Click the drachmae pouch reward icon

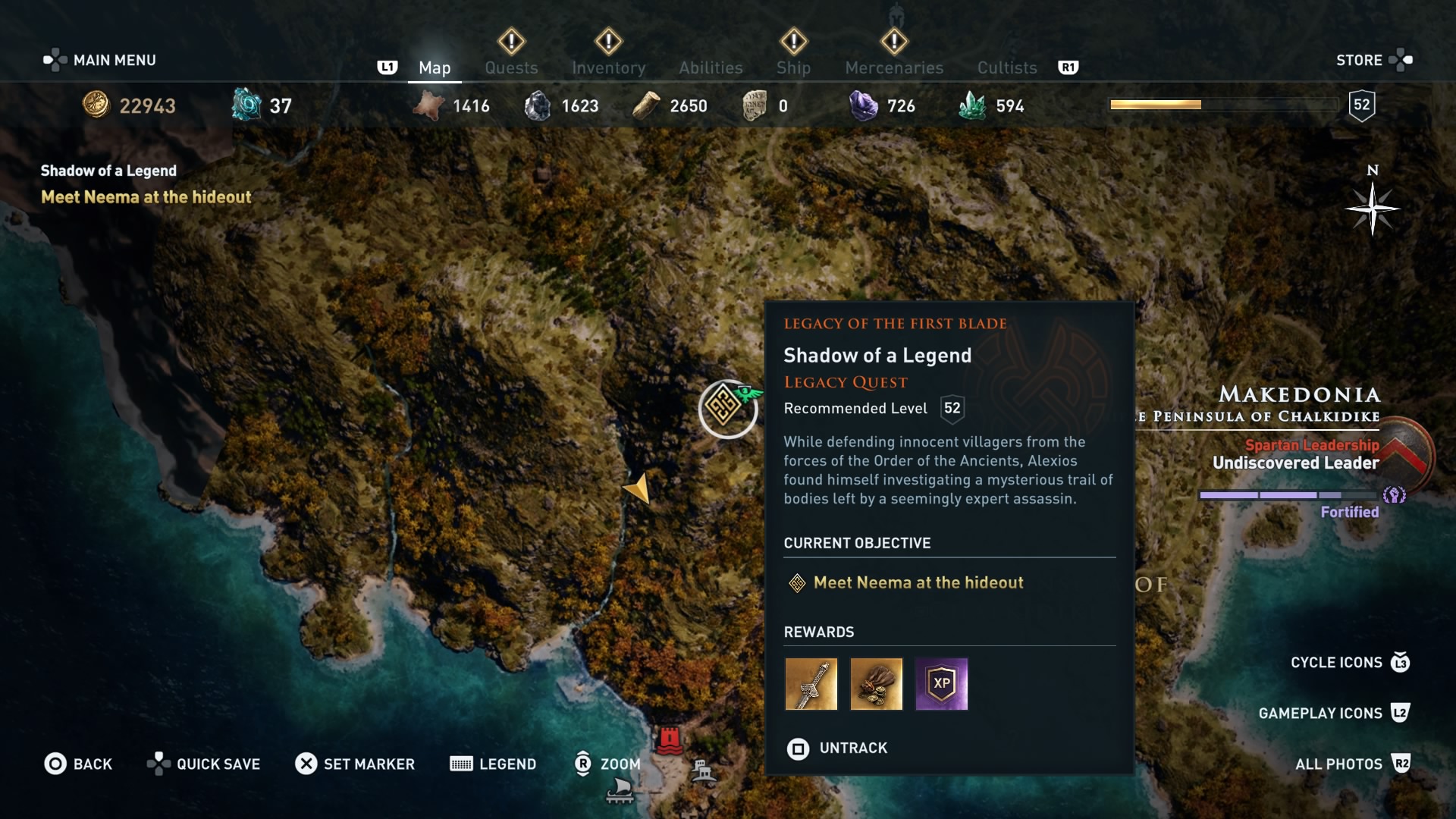click(877, 684)
